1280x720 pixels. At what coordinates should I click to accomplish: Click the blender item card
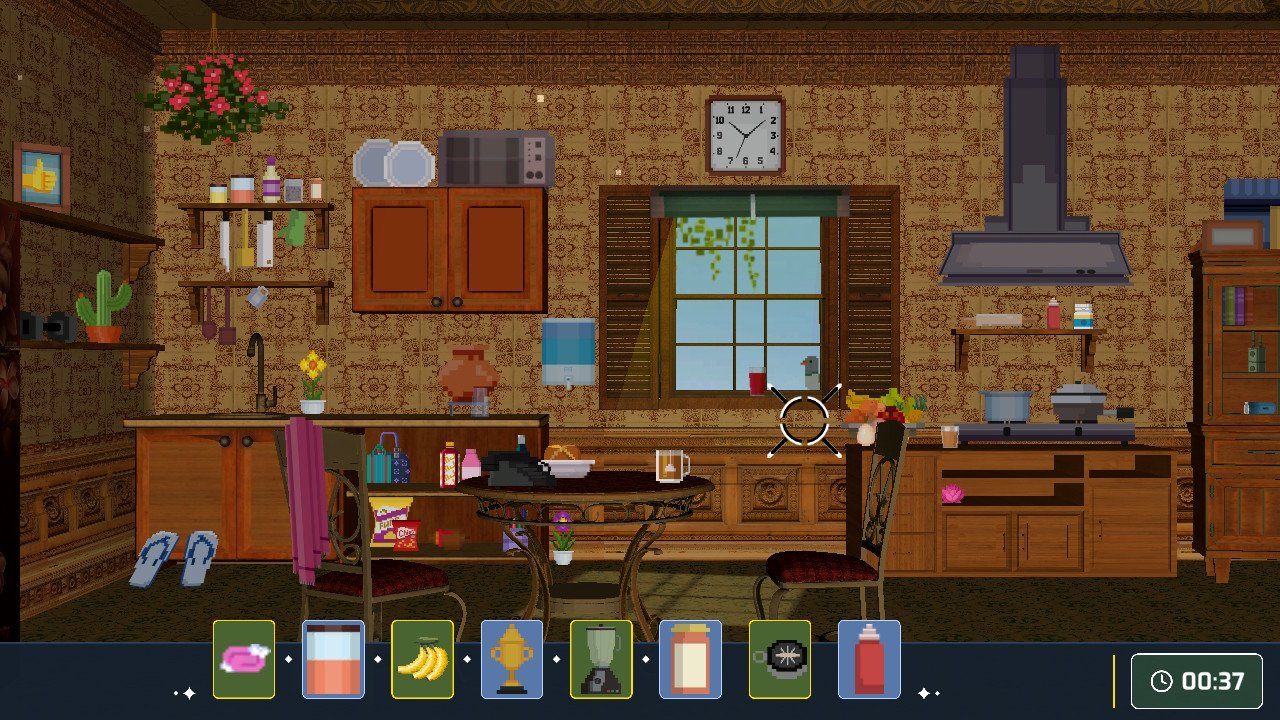point(601,659)
